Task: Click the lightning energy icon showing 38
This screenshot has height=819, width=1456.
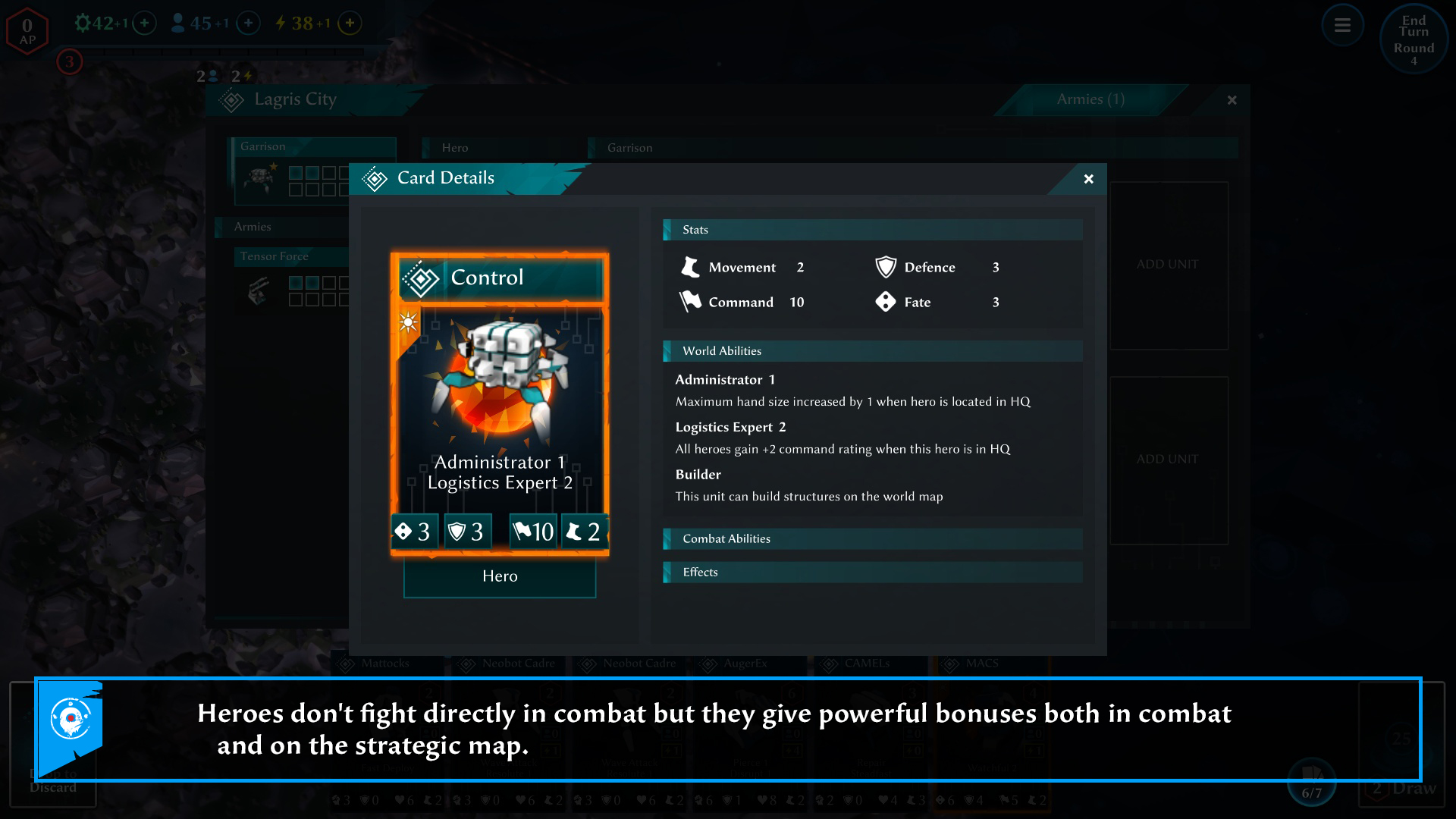Action: pos(283,23)
